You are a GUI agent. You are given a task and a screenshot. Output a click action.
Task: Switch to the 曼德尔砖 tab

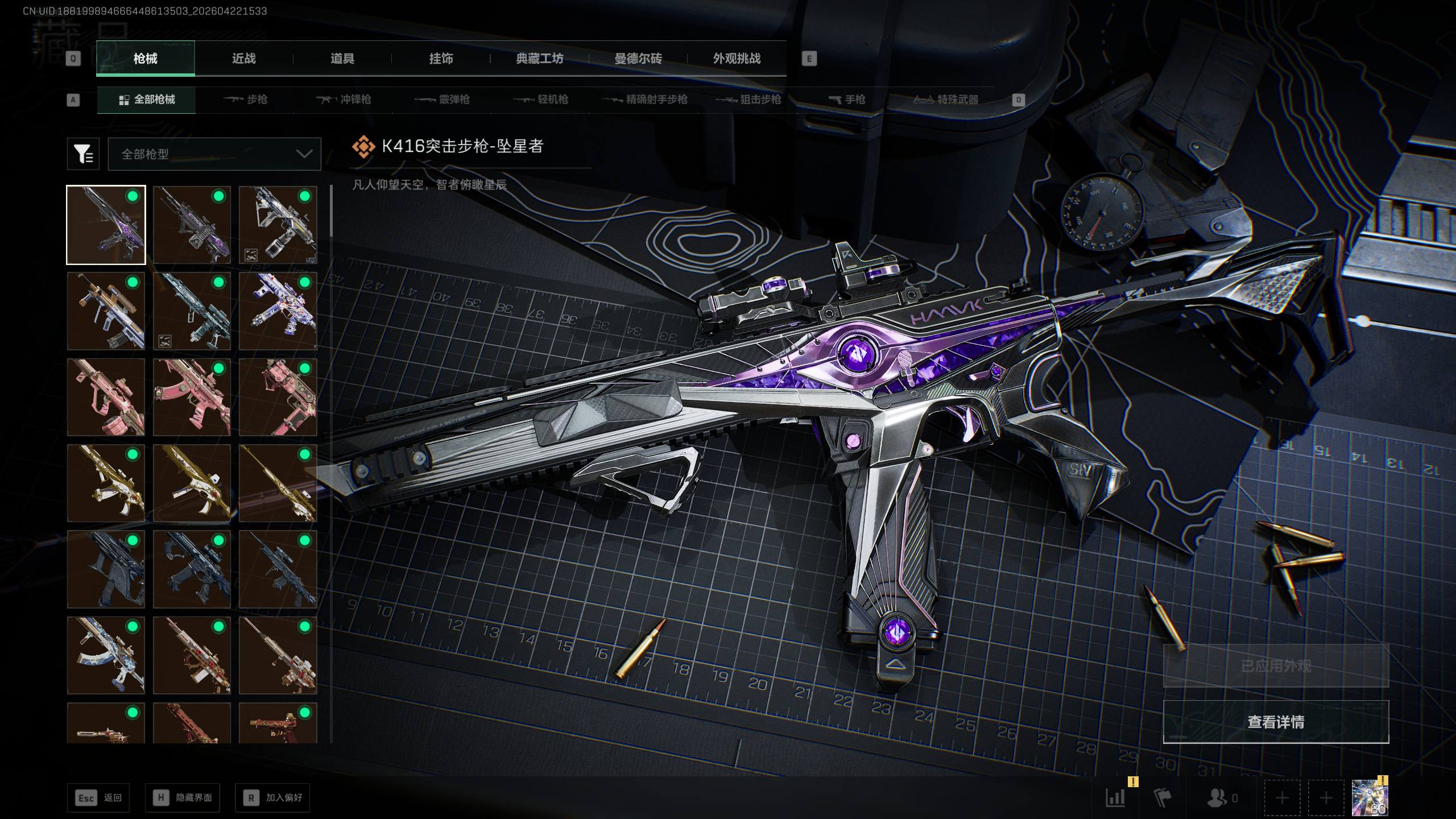pyautogui.click(x=638, y=59)
